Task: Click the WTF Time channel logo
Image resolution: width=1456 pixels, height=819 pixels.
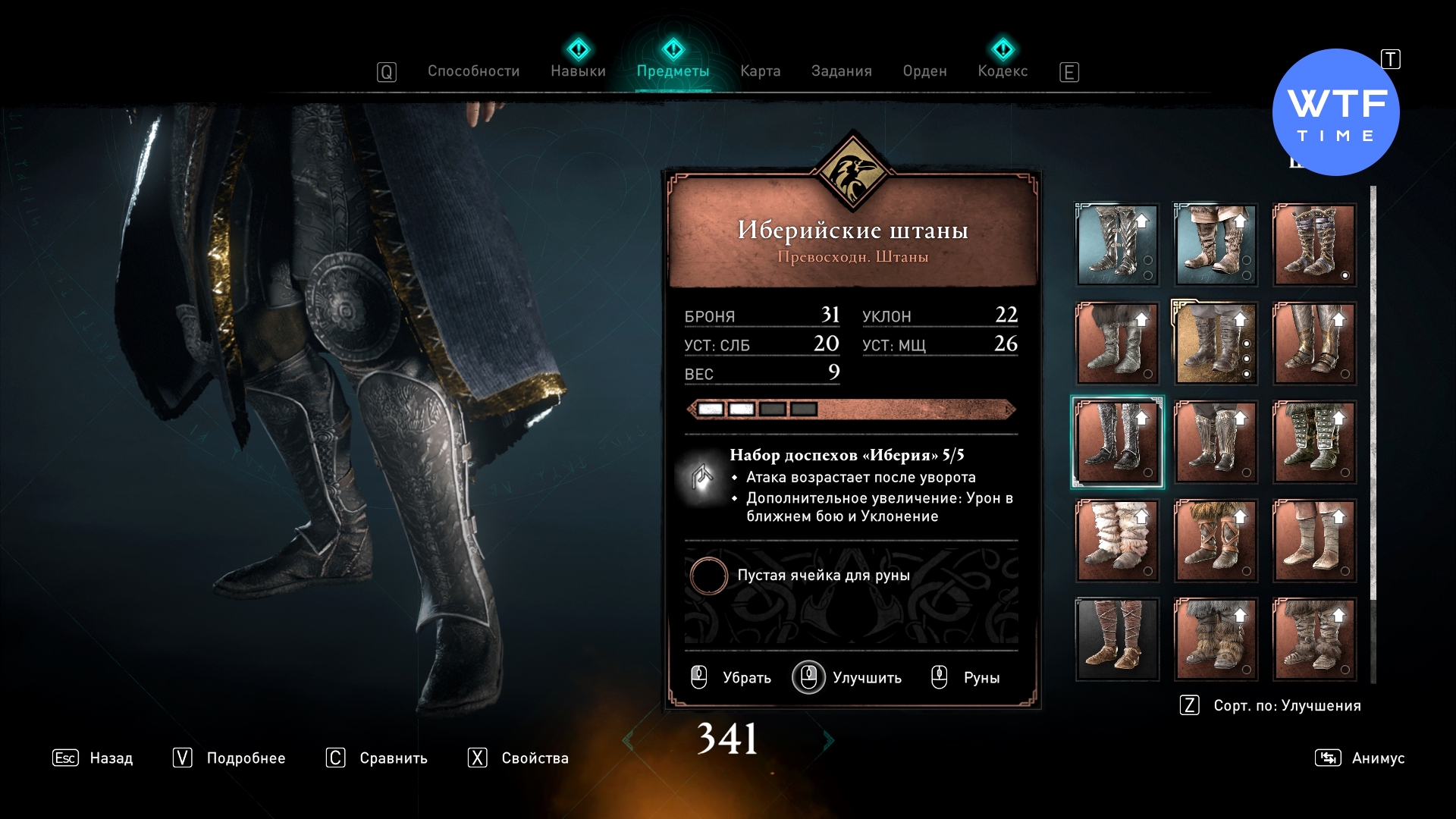Action: click(1335, 113)
